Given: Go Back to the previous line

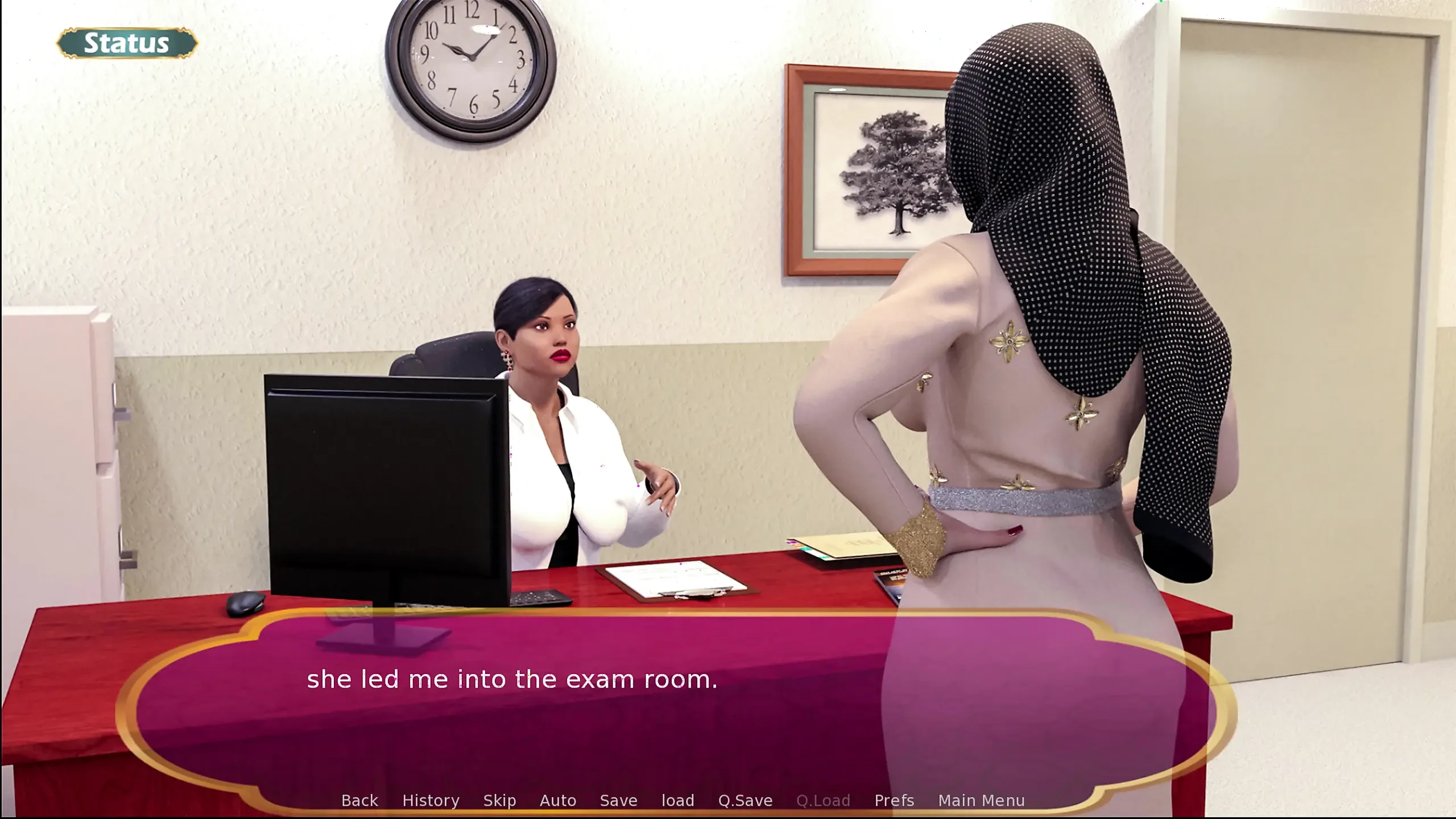Looking at the screenshot, I should pos(359,800).
